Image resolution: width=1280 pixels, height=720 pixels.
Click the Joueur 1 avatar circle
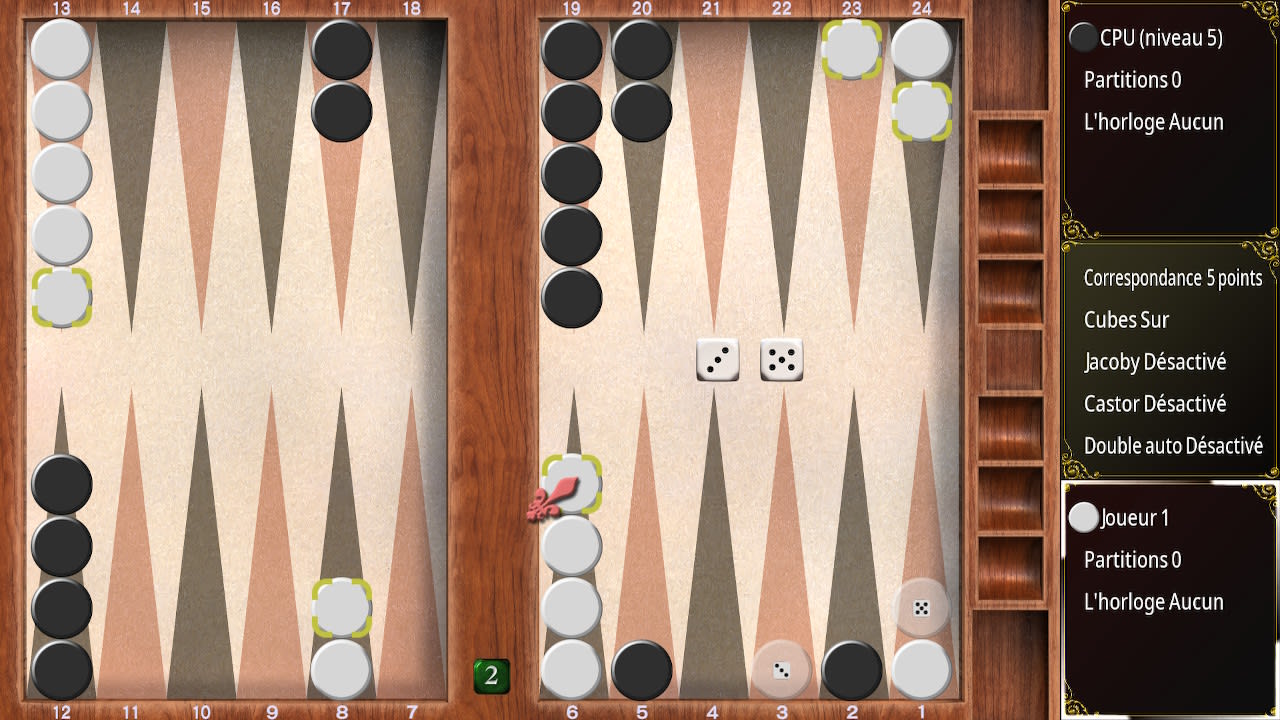click(1083, 517)
